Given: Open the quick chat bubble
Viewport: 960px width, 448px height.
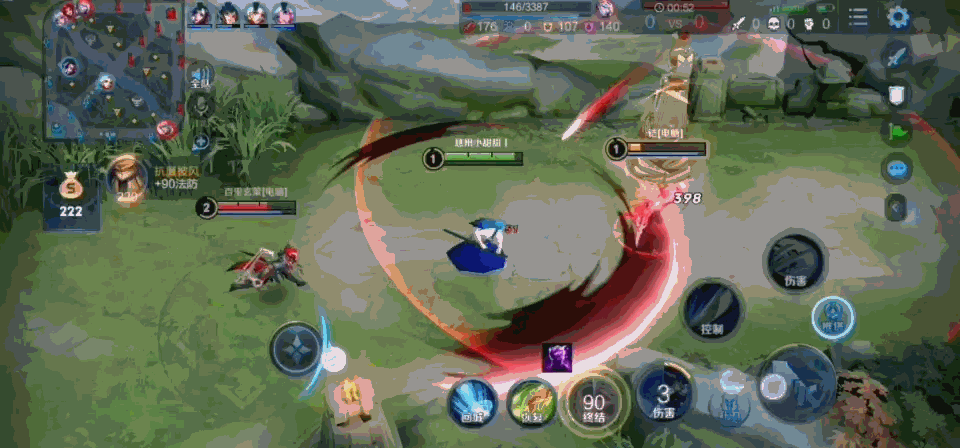Looking at the screenshot, I should 896,168.
